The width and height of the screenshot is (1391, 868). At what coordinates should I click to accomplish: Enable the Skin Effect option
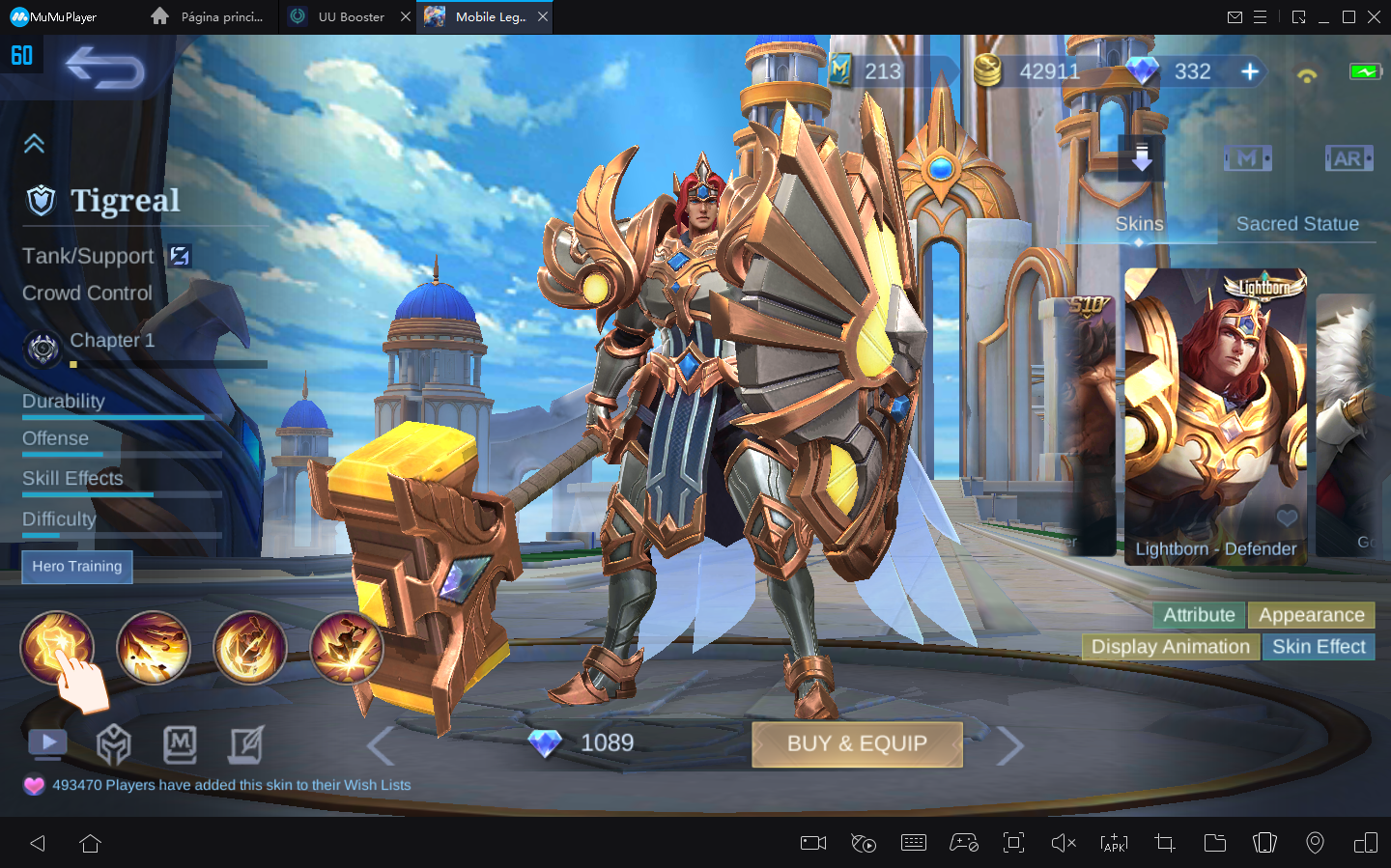[1319, 647]
